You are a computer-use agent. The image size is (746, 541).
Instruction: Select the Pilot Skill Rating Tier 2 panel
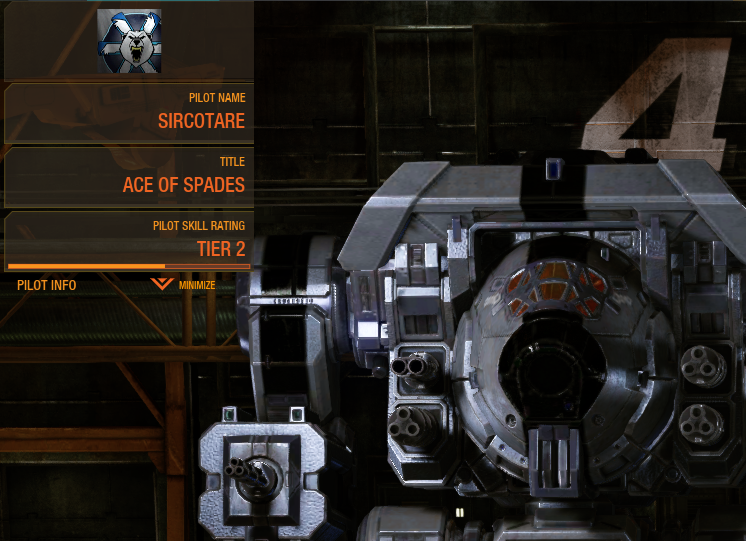click(x=127, y=239)
